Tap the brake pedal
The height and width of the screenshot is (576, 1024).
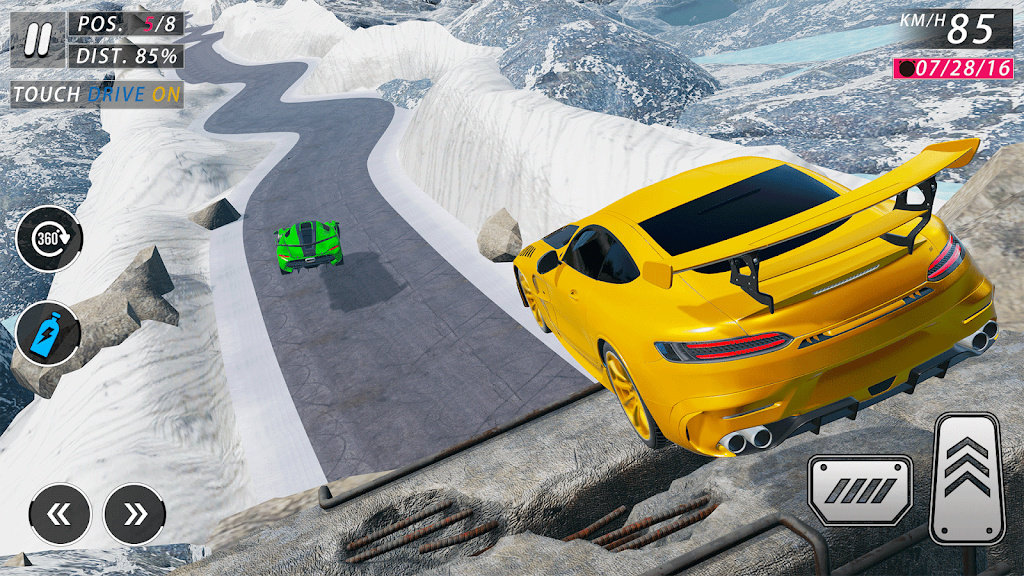(860, 490)
